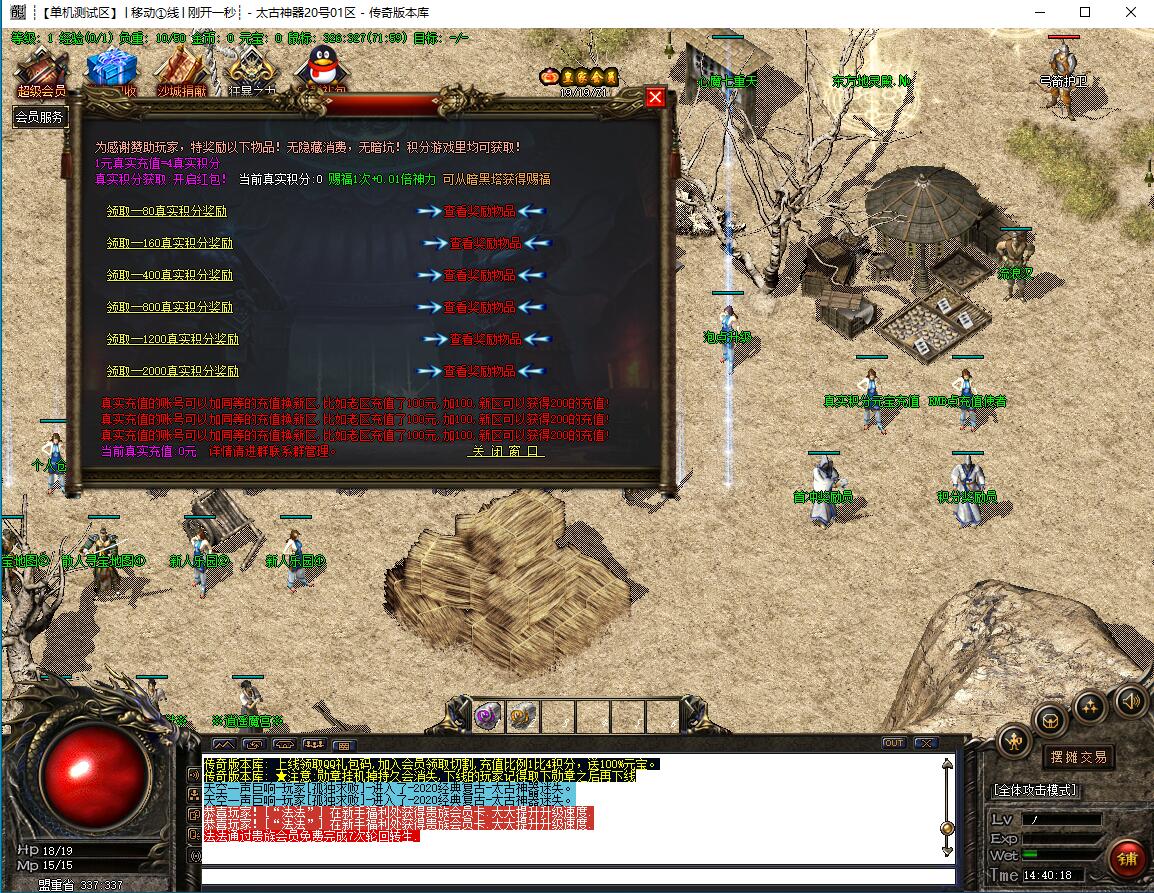Close the game window from title bar

pos(1130,13)
